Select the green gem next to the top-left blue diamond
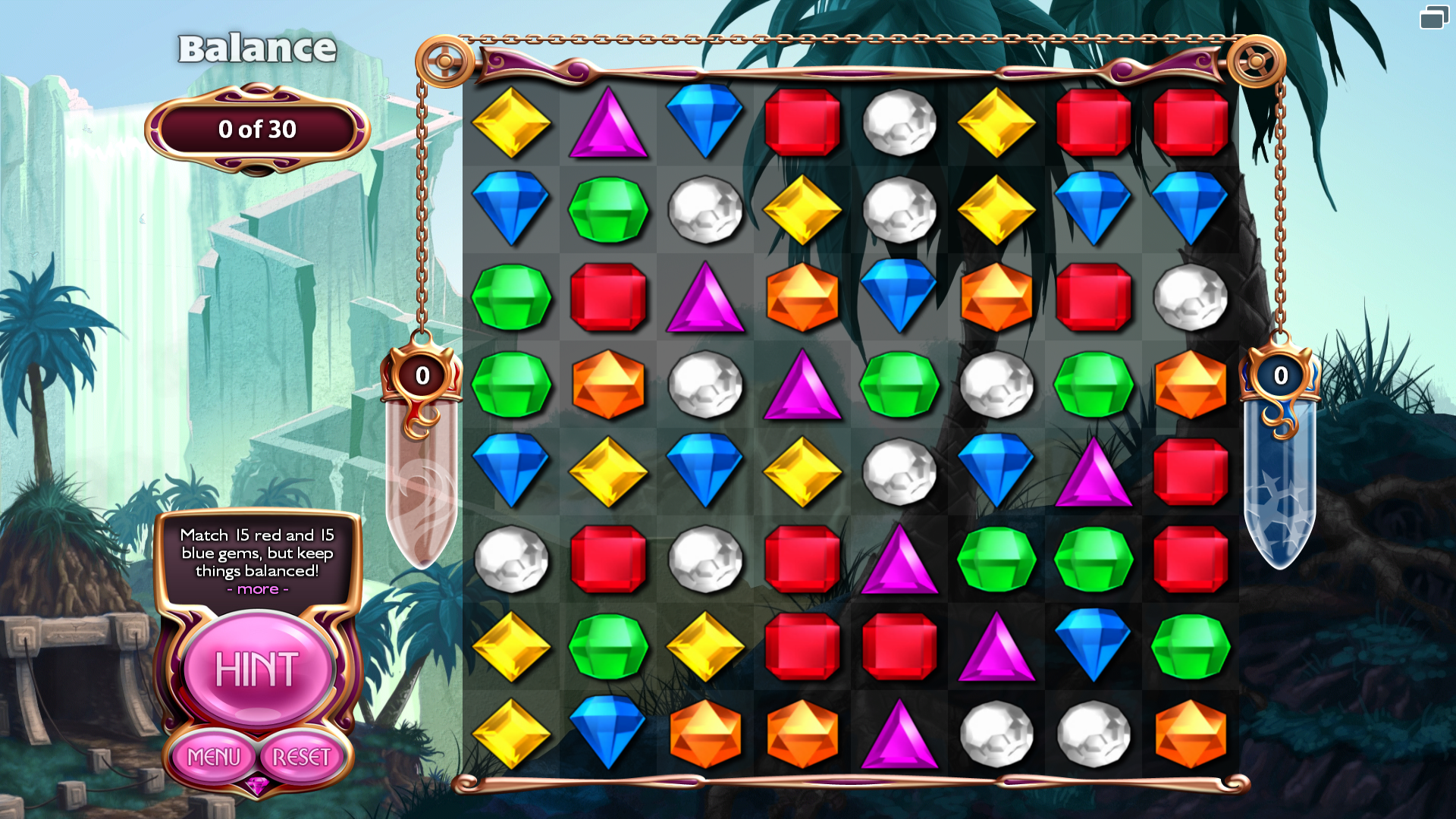 609,211
